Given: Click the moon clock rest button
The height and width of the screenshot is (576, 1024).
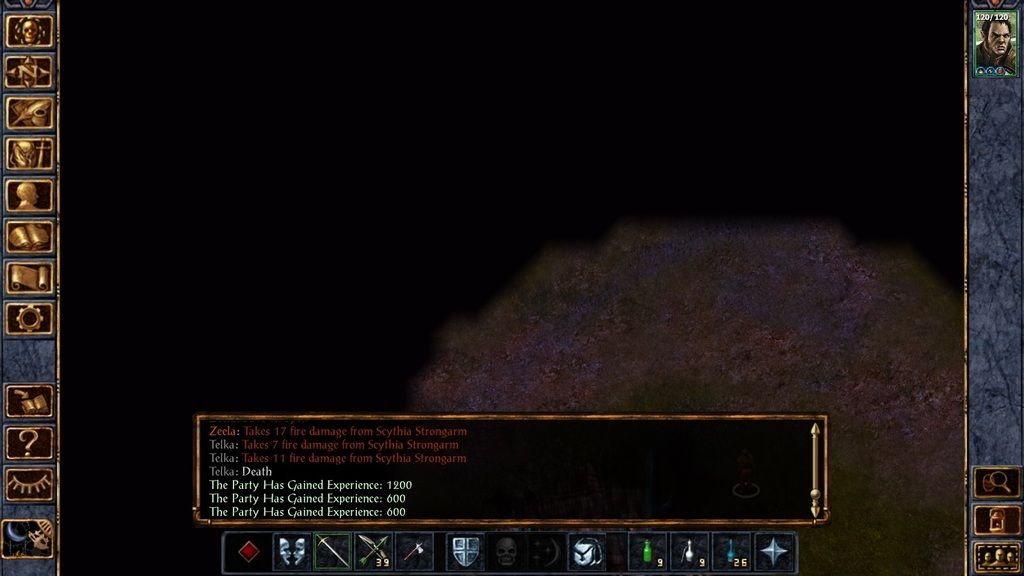Looking at the screenshot, I should tap(27, 539).
